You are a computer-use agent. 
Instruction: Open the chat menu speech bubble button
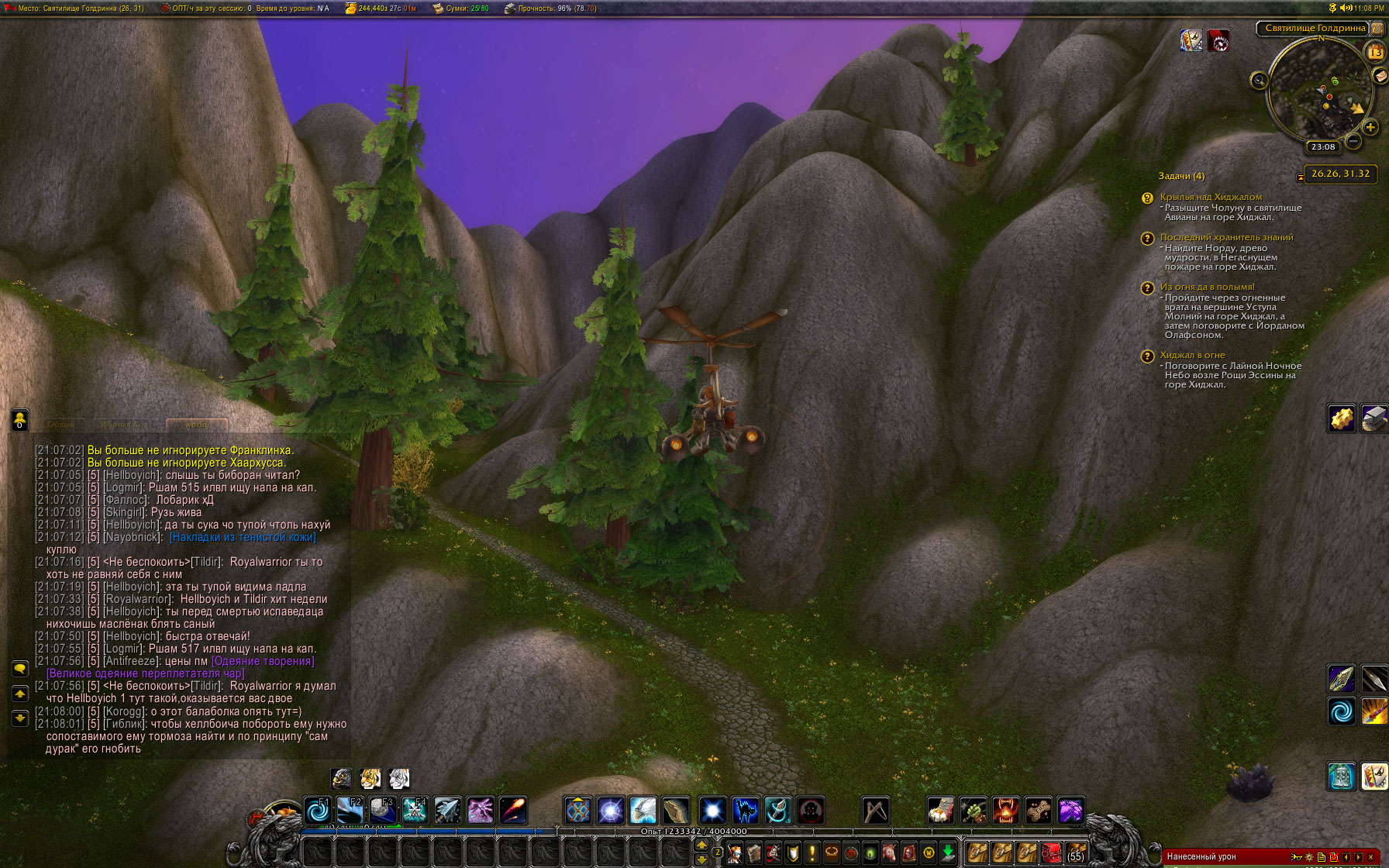click(x=20, y=668)
